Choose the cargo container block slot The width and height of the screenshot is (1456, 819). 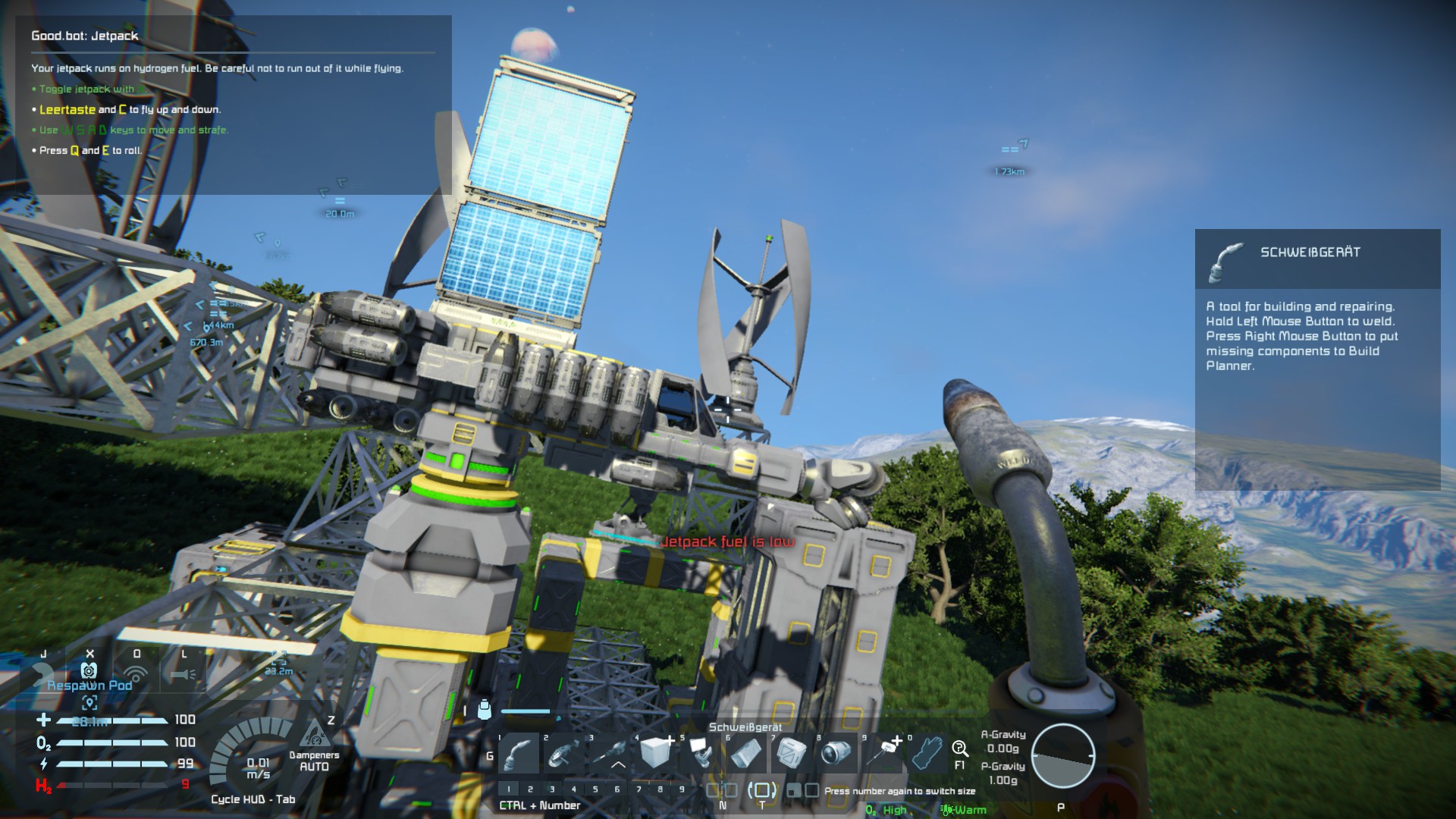[792, 753]
